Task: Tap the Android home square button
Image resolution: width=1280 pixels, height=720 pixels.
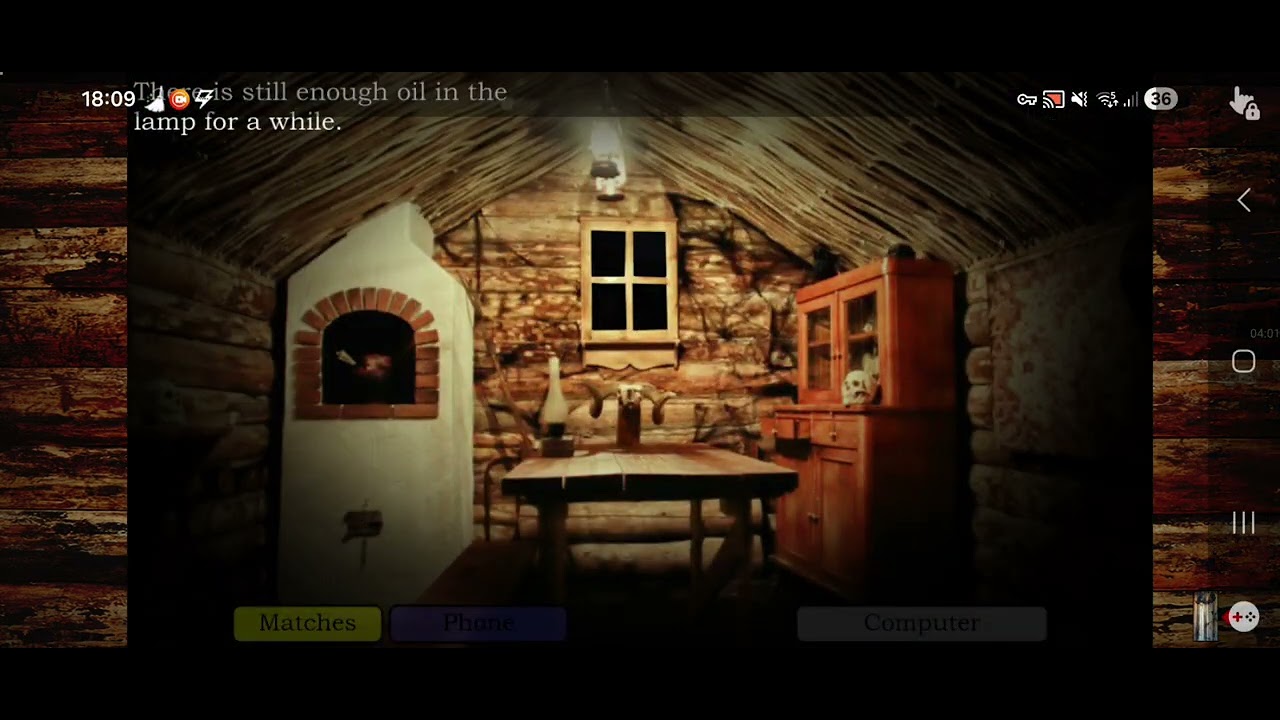Action: coord(1243,362)
